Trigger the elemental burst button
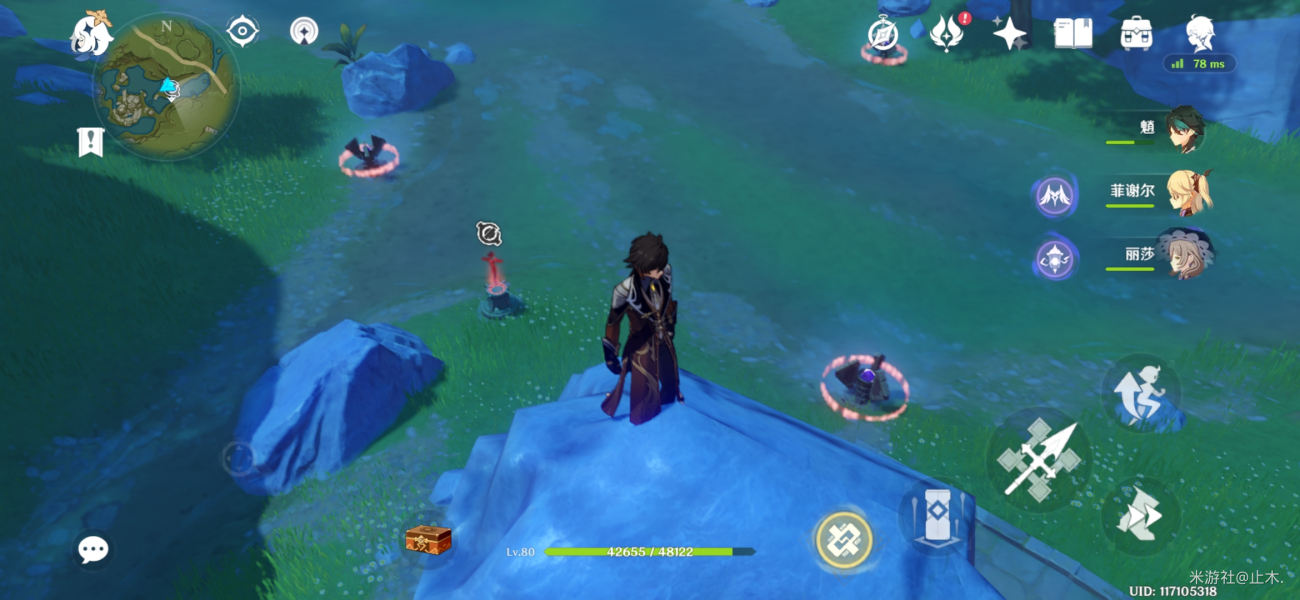1300x600 pixels. pyautogui.click(x=933, y=517)
